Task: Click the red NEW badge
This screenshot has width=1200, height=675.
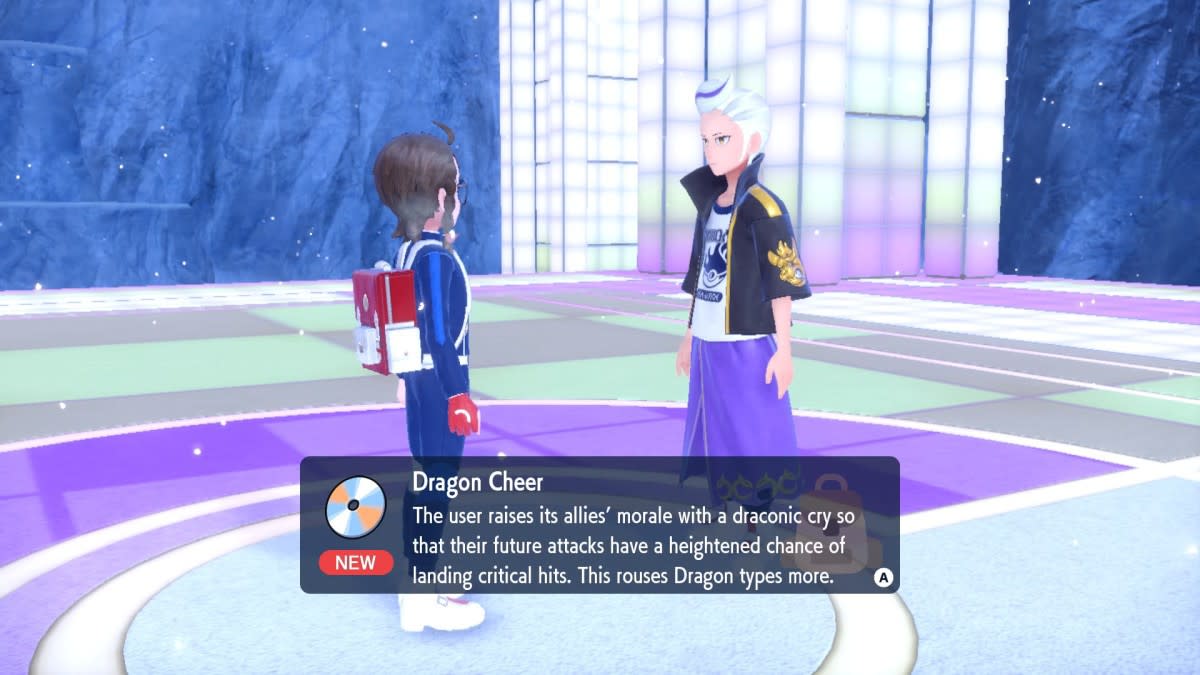Action: pos(355,562)
